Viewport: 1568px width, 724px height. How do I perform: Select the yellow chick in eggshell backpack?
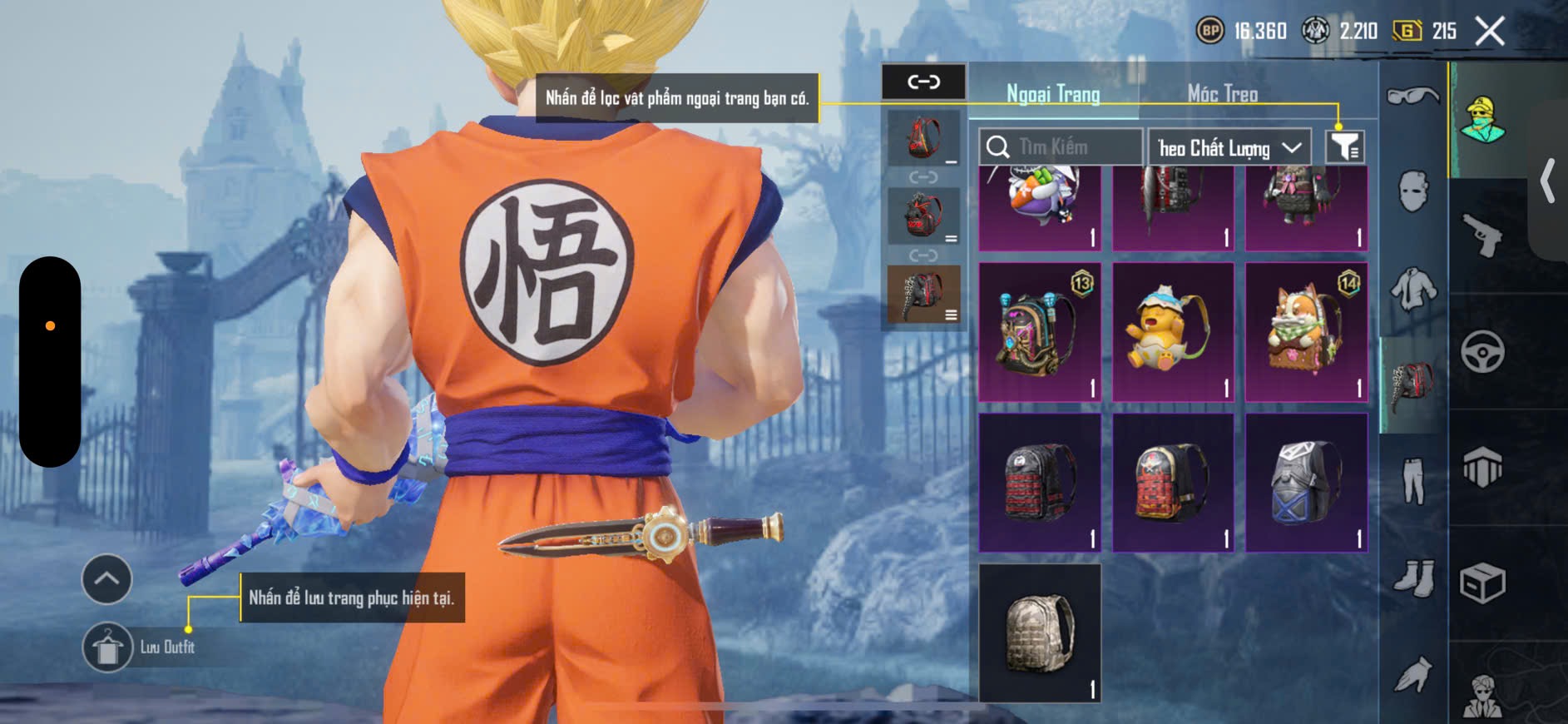(x=1172, y=332)
